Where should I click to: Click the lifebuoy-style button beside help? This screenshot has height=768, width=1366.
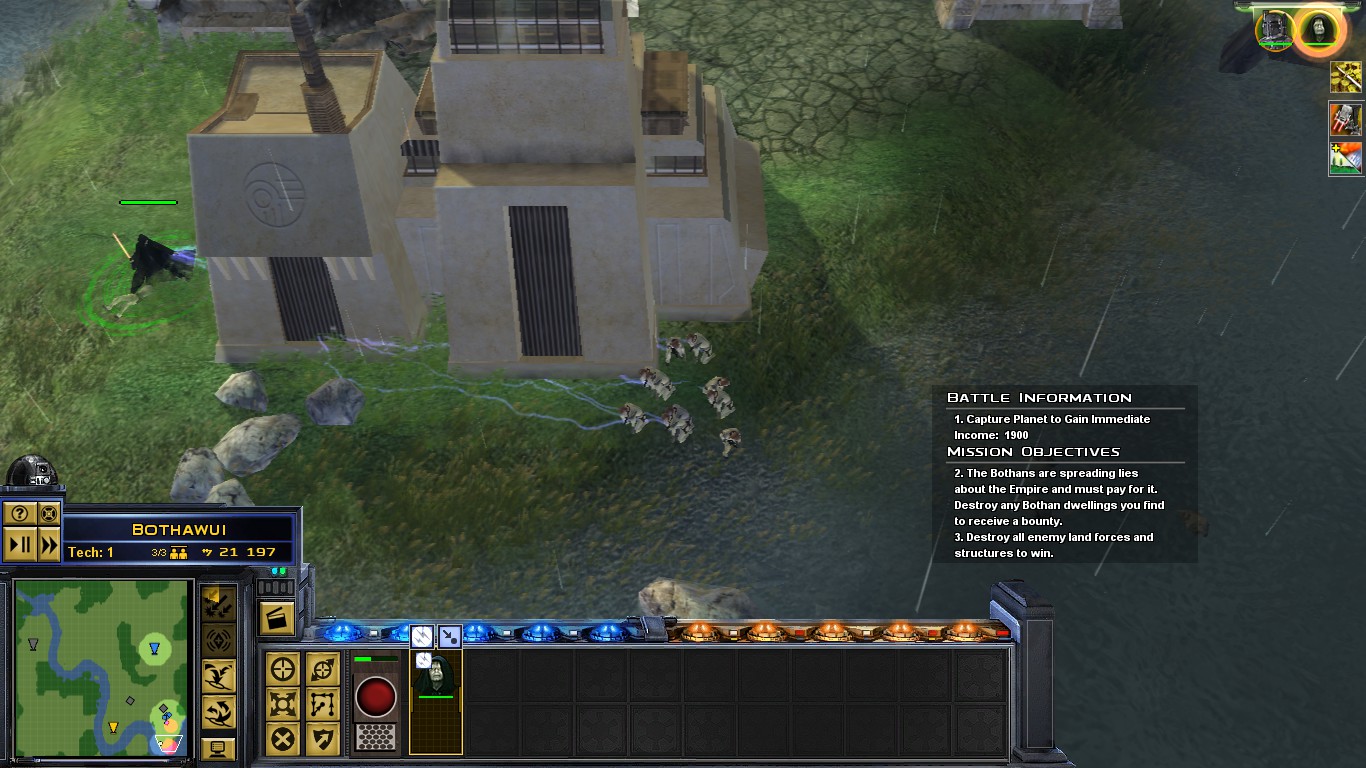49,514
